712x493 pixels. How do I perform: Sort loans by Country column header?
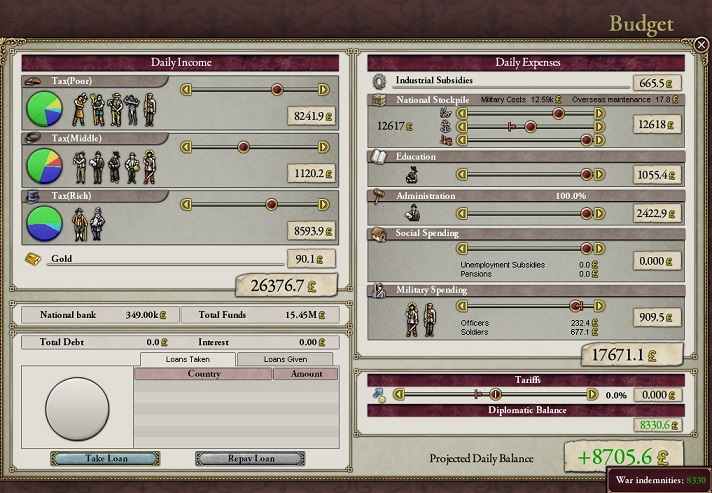203,374
